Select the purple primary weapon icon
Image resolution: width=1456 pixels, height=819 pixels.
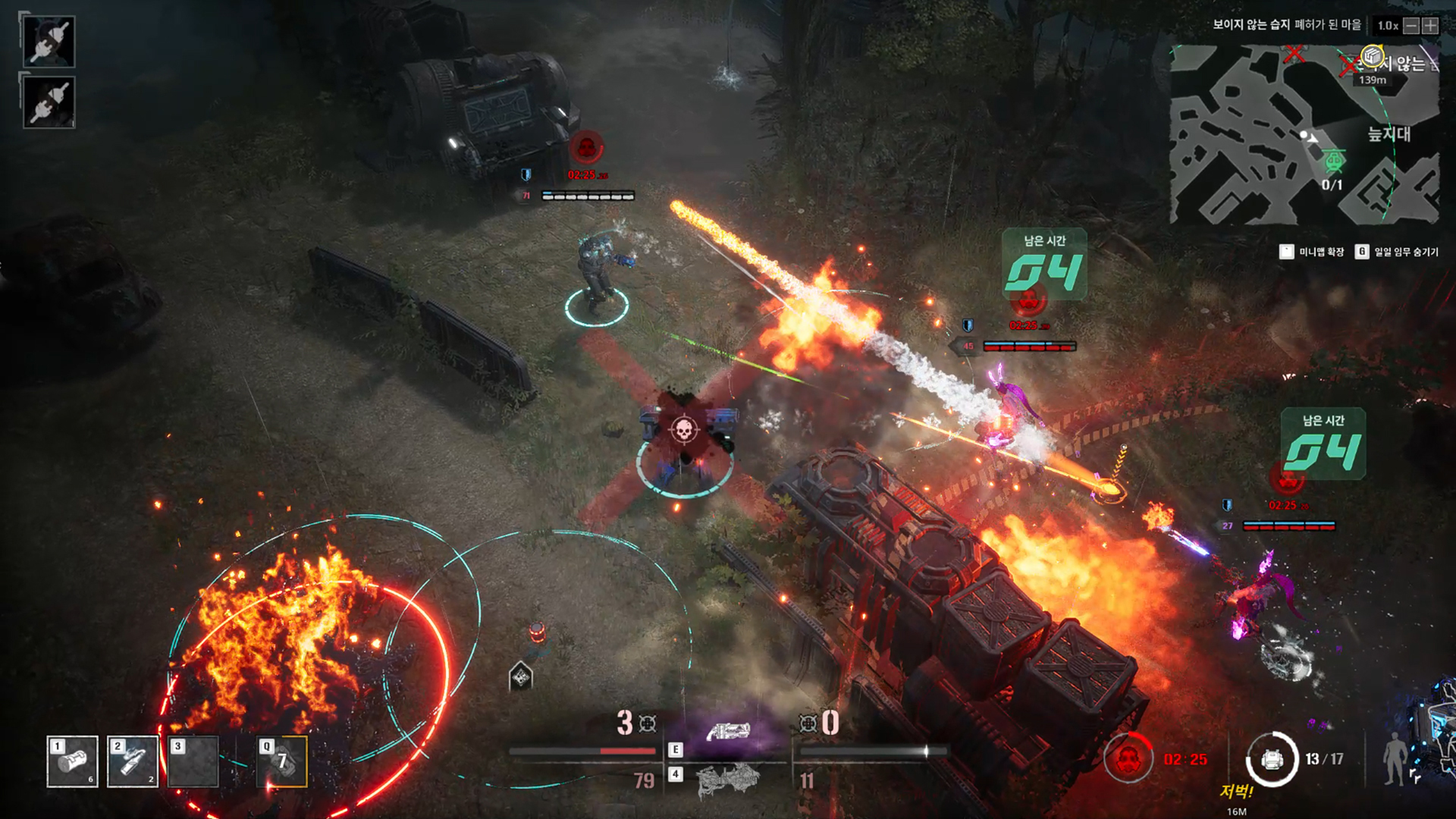(728, 732)
